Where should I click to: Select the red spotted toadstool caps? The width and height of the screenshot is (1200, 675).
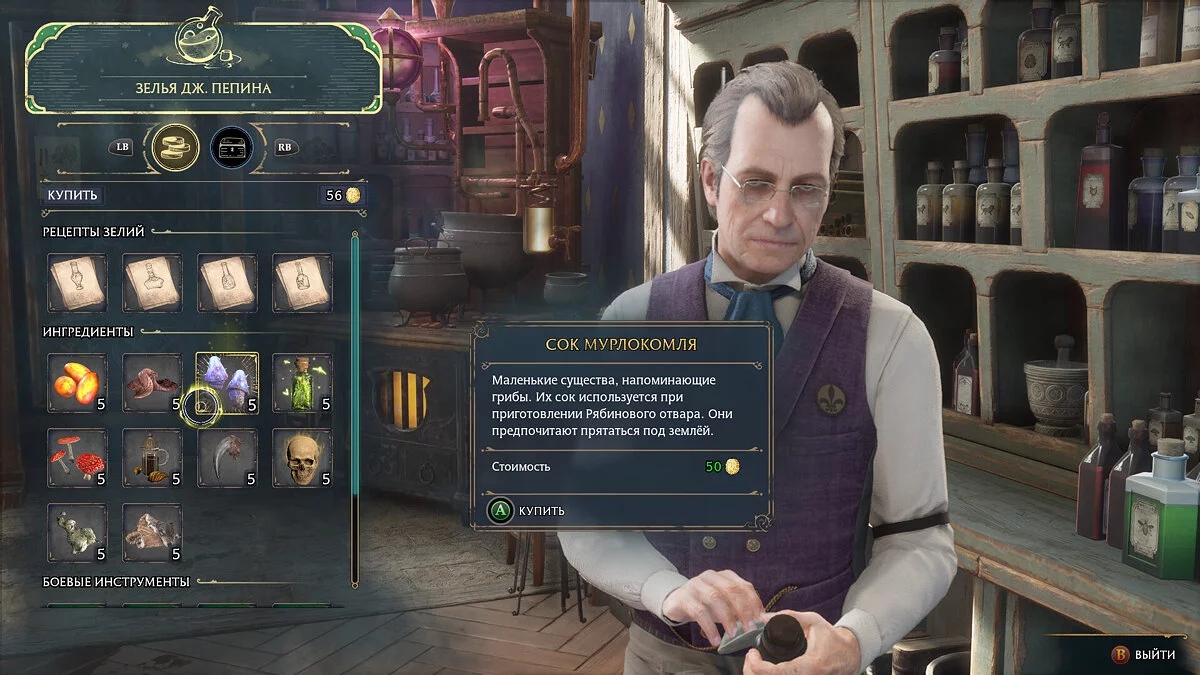click(77, 458)
